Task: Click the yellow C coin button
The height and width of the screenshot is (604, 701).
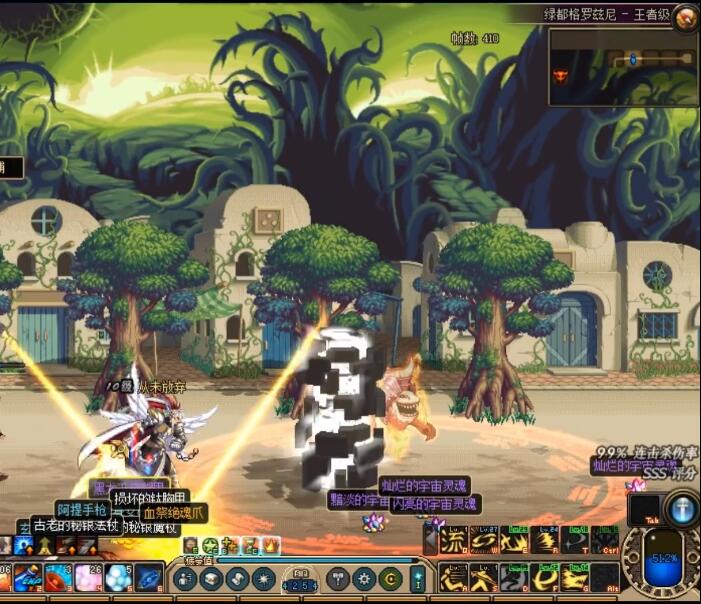Action: coord(391,579)
